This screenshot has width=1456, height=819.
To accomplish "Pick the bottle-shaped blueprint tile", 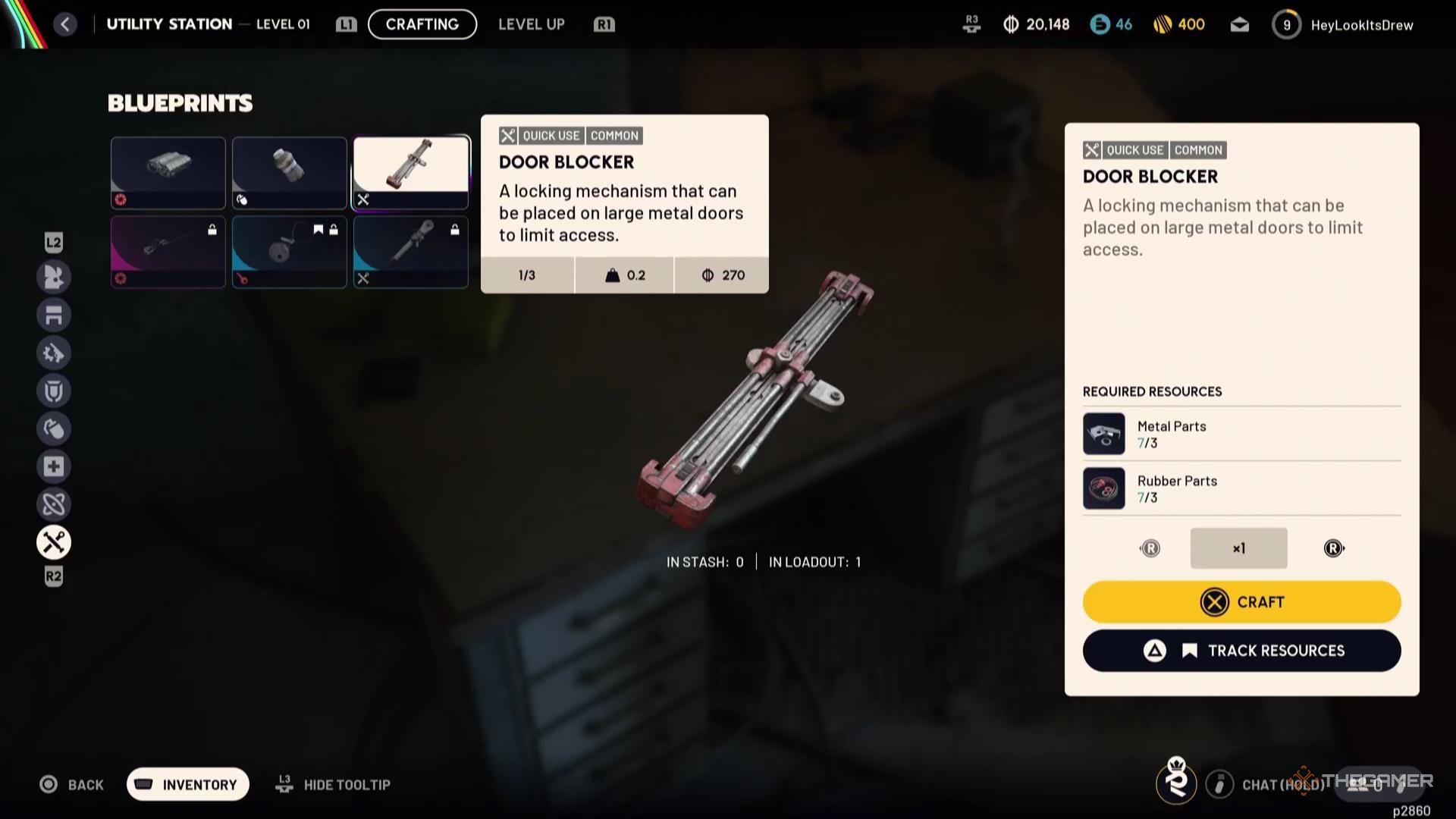I will coord(289,172).
